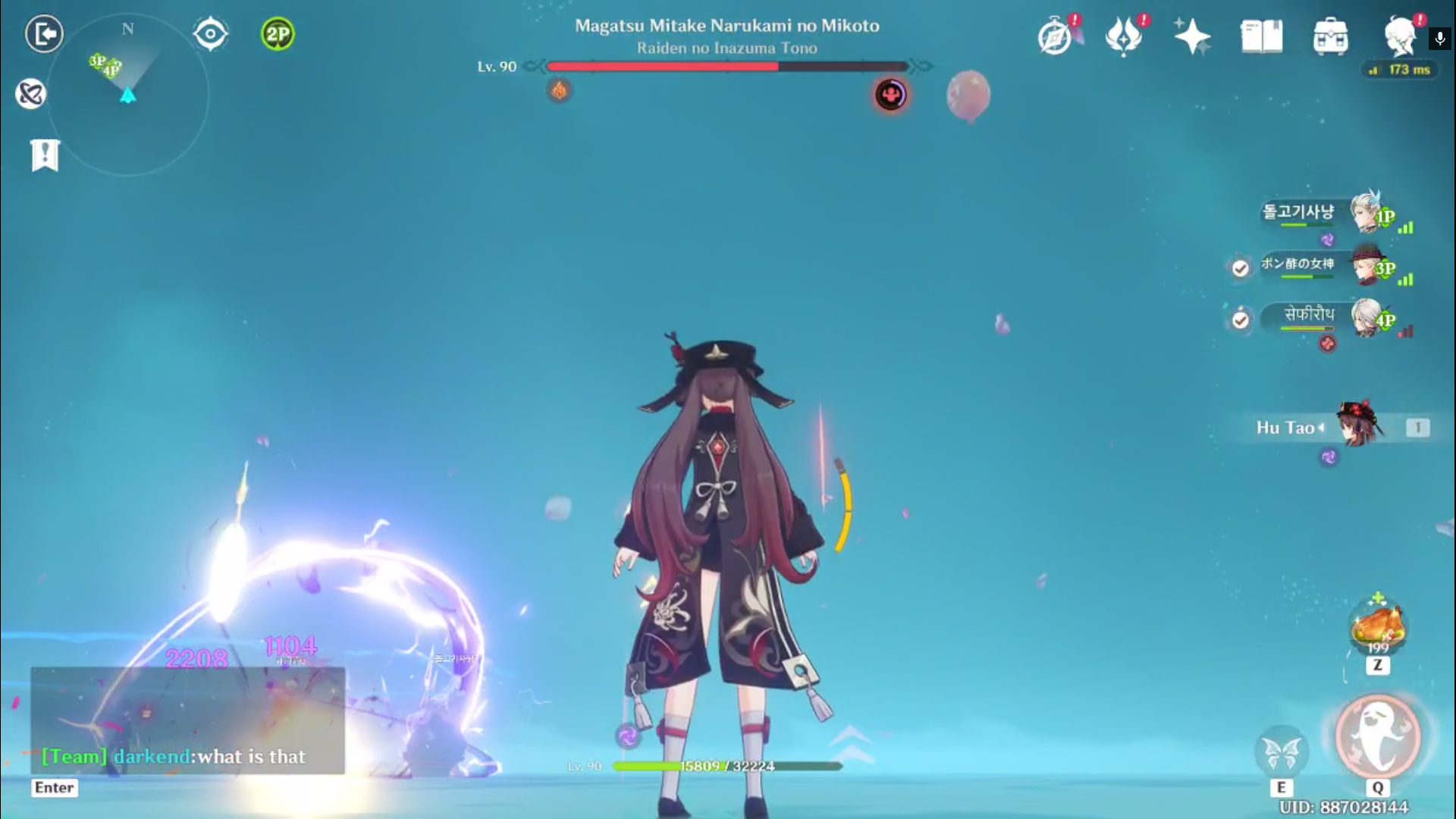Click the 2P co-op mode indicator
Screen dimensions: 1456x819
click(x=277, y=33)
